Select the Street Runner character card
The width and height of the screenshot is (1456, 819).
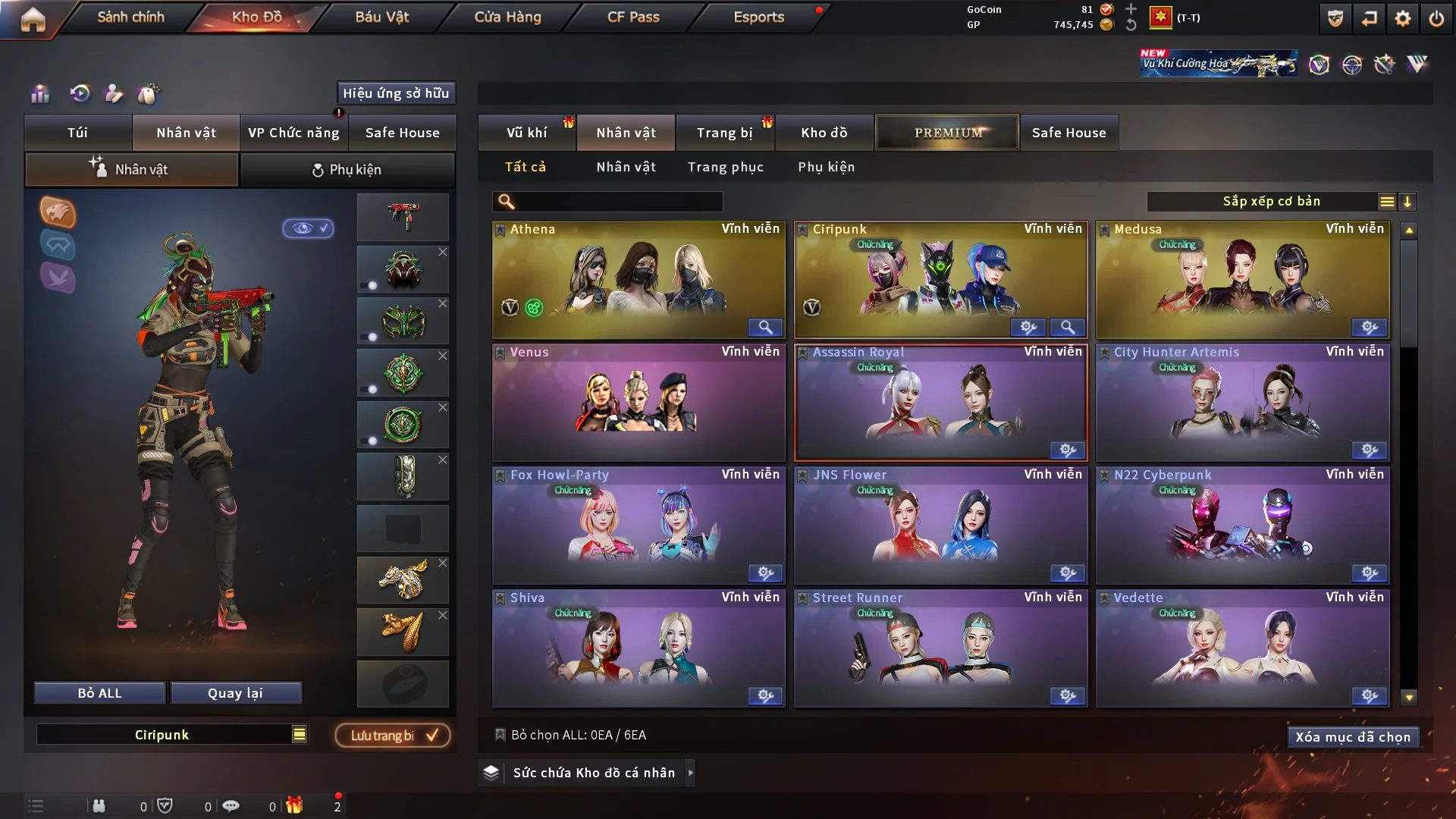pyautogui.click(x=940, y=648)
